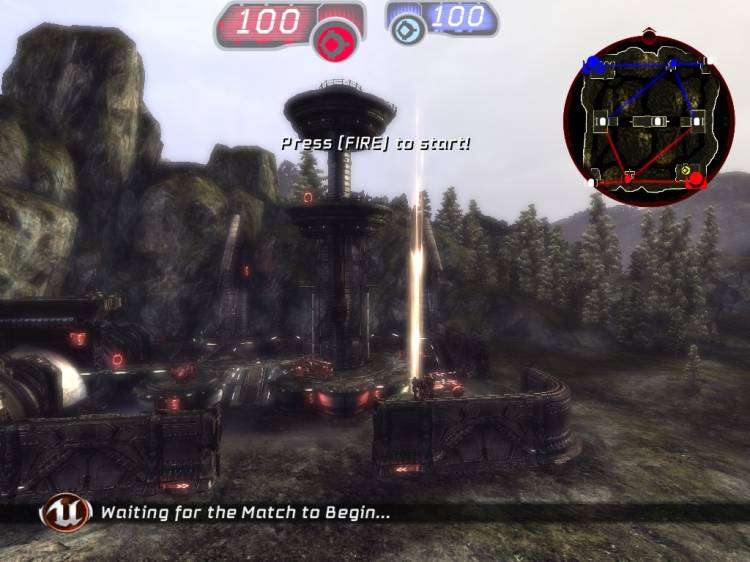The height and width of the screenshot is (562, 750).
Task: Click the circular minimap
Action: tap(649, 121)
